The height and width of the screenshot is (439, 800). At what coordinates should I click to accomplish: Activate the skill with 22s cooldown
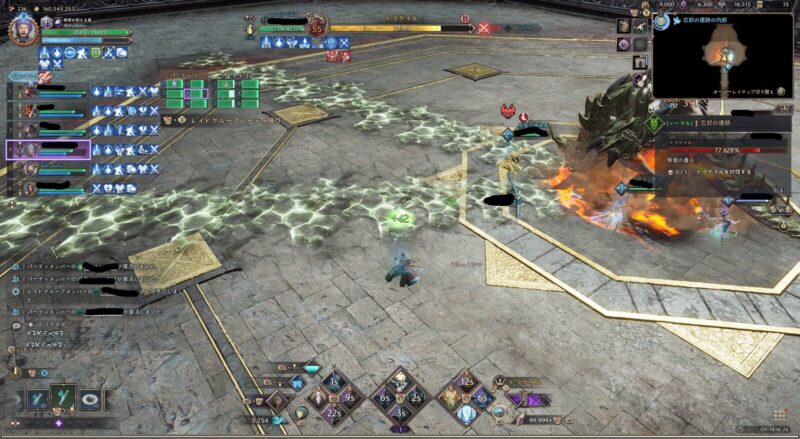pyautogui.click(x=334, y=412)
